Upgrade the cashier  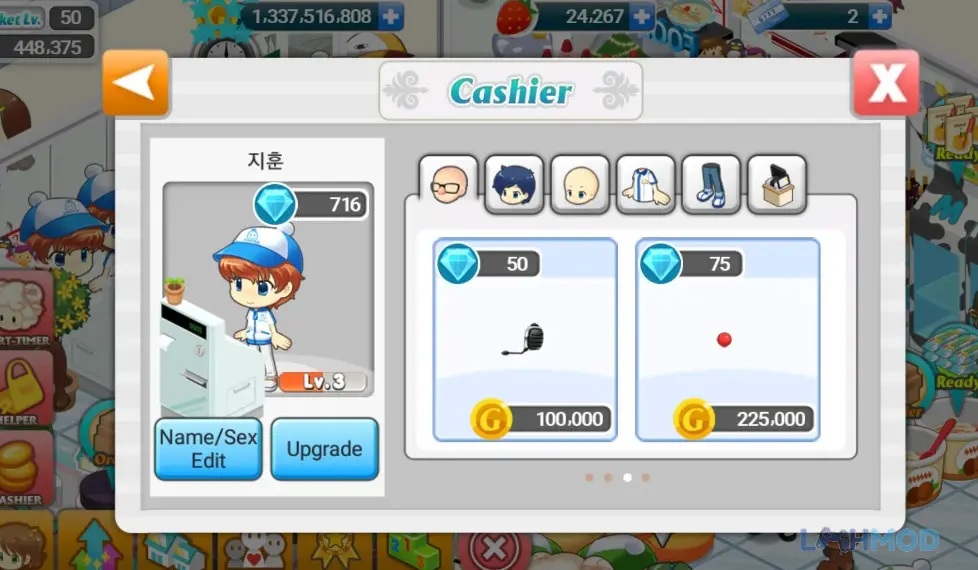tap(324, 449)
